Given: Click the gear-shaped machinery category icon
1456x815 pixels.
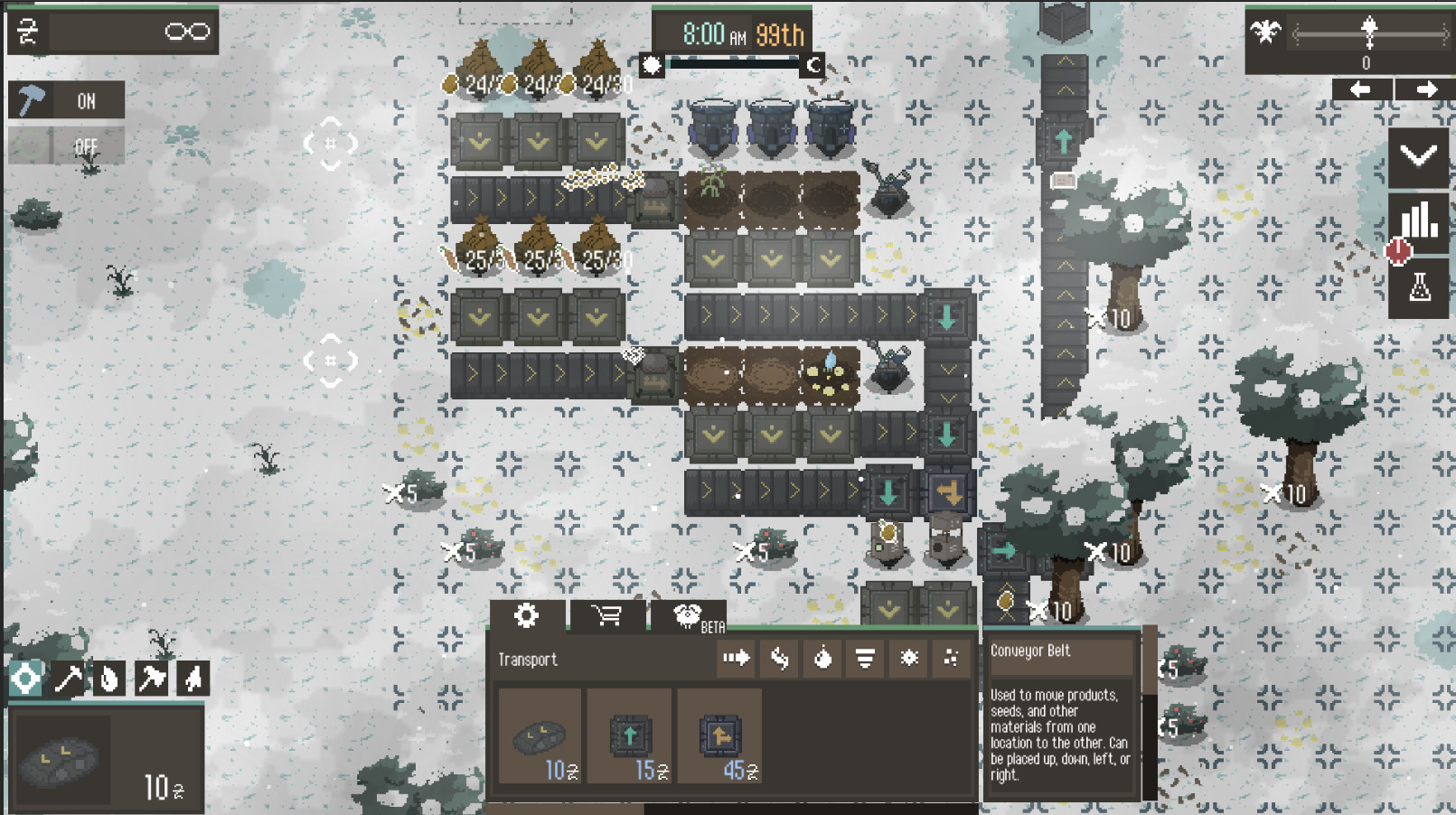Looking at the screenshot, I should coord(908,659).
